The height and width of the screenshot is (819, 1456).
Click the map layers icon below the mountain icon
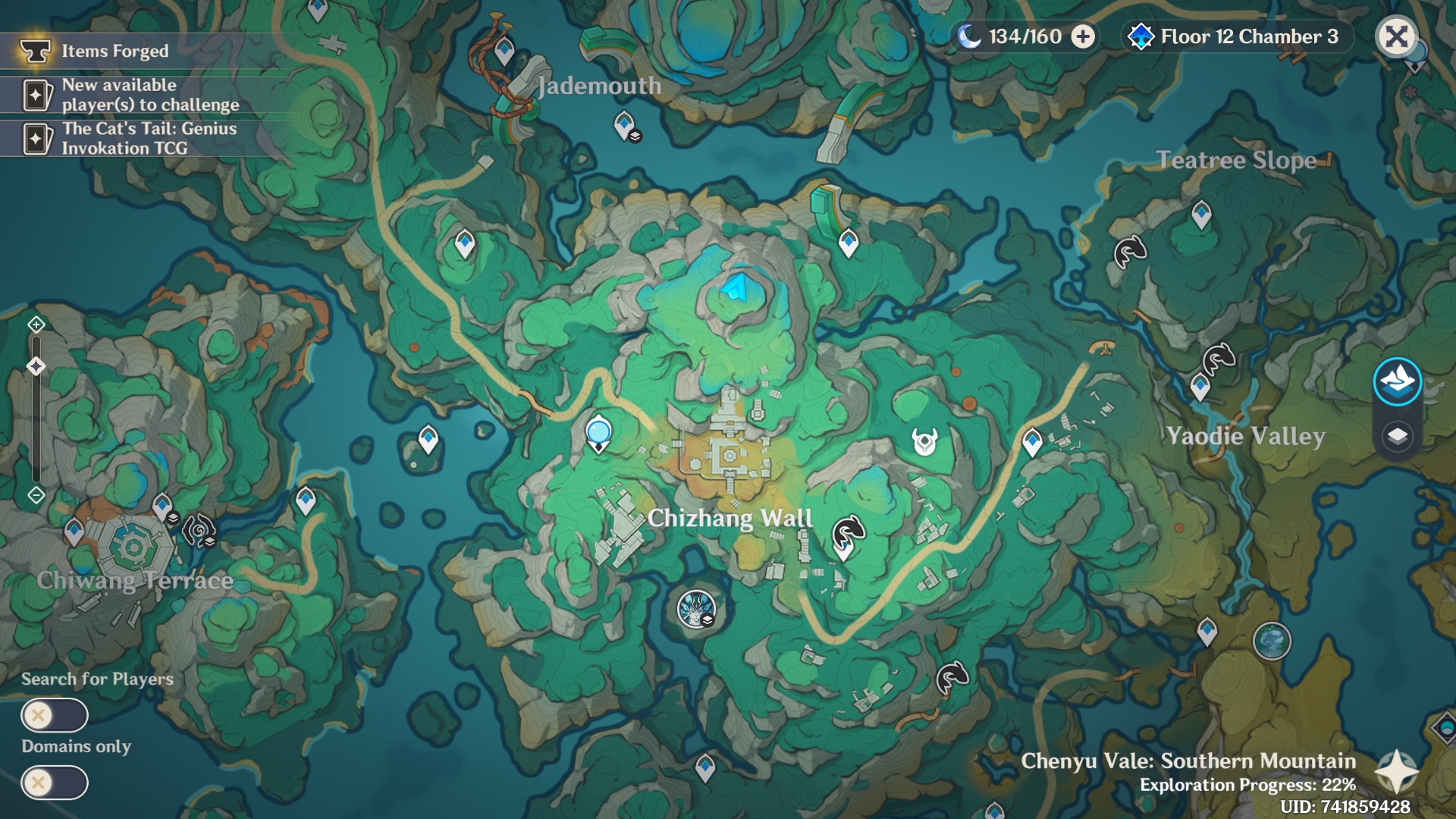tap(1398, 436)
